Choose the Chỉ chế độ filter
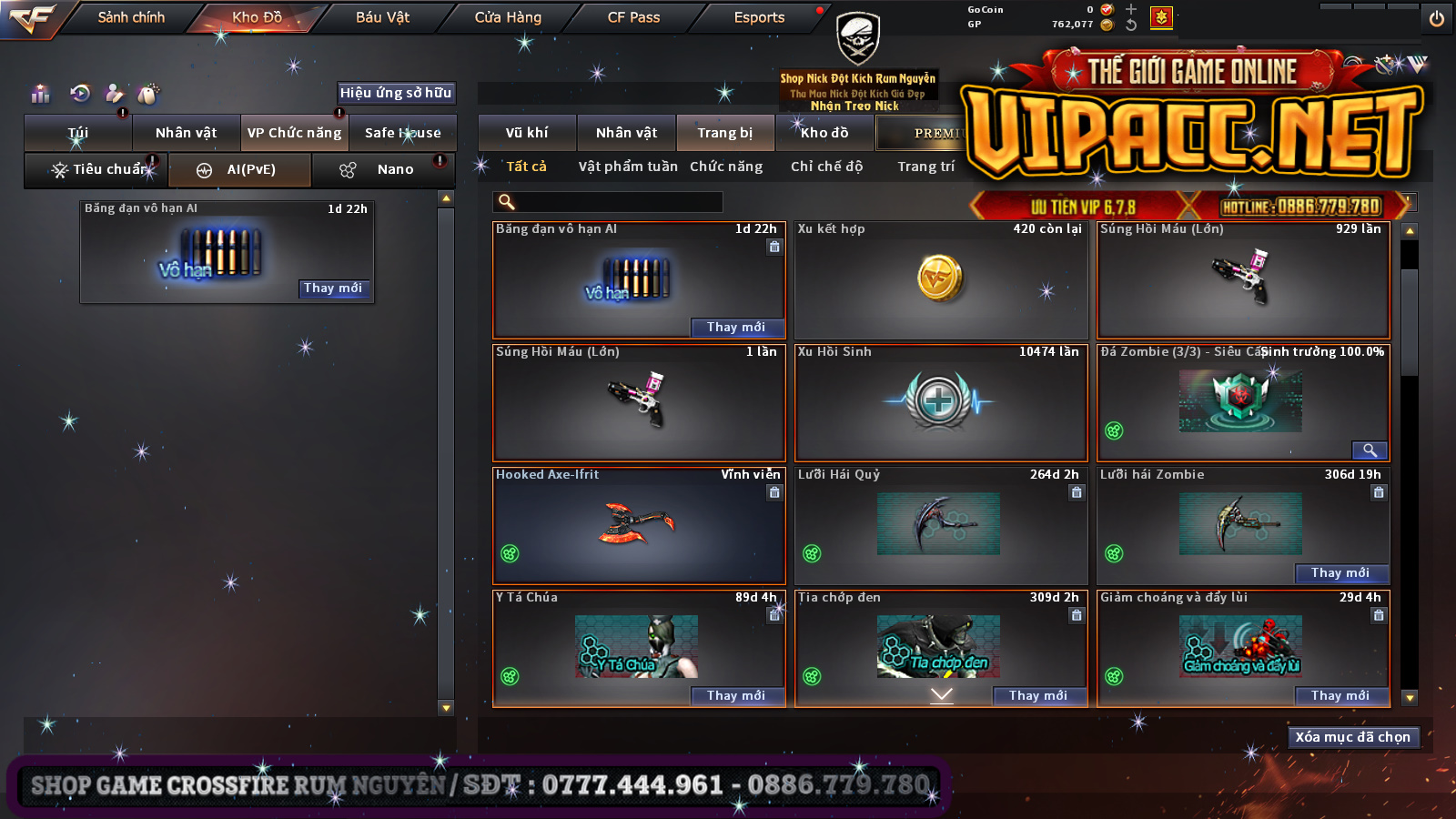Viewport: 1456px width, 819px height. 826,167
